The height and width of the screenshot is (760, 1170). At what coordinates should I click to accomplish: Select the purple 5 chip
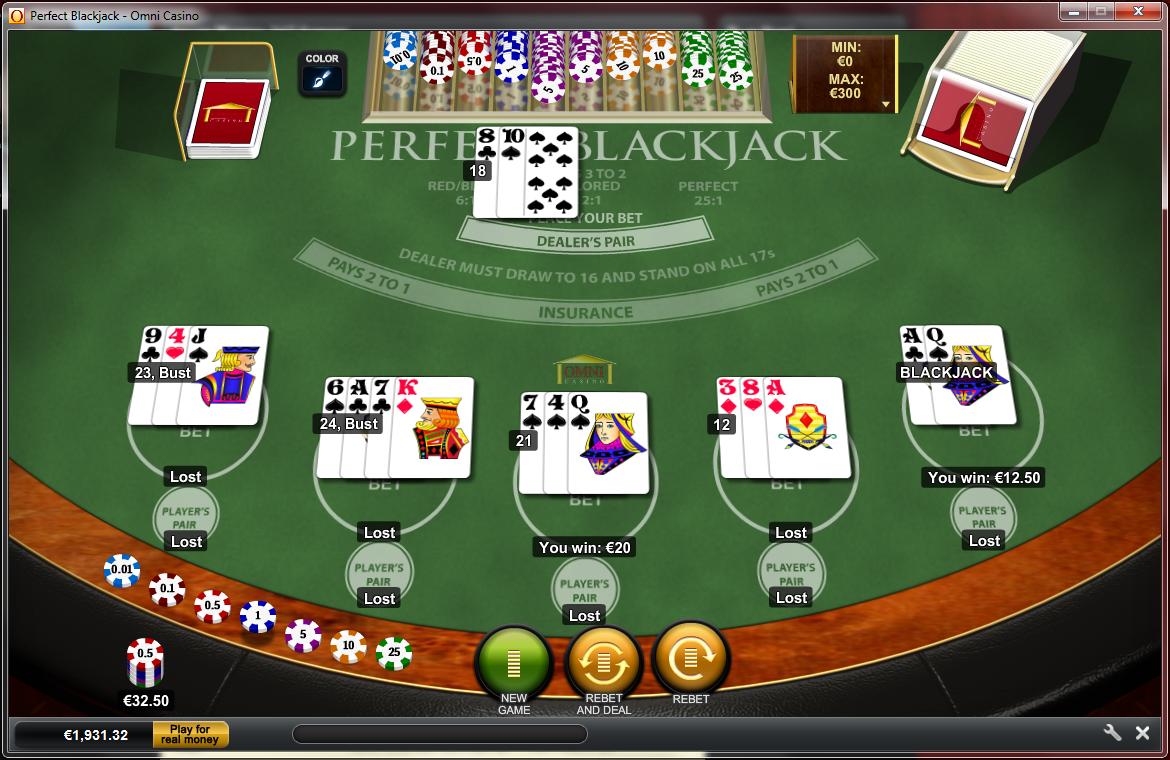pos(303,635)
